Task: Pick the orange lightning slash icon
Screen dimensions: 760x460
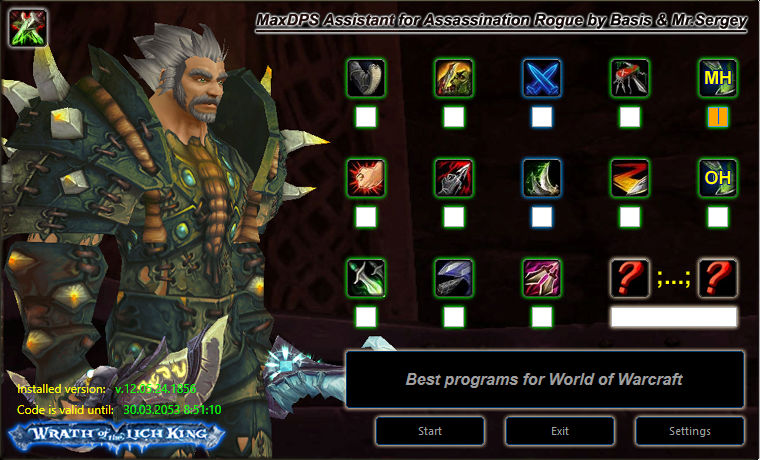Action: [x=630, y=178]
